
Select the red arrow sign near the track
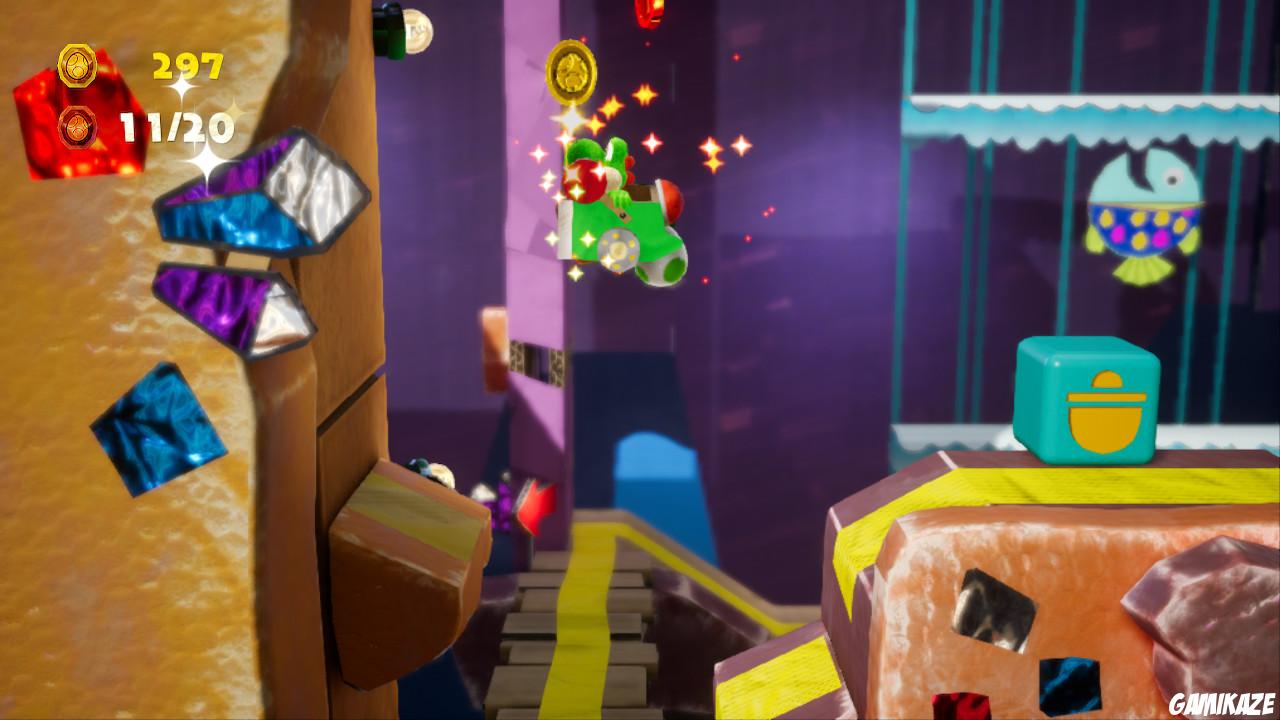coord(538,508)
